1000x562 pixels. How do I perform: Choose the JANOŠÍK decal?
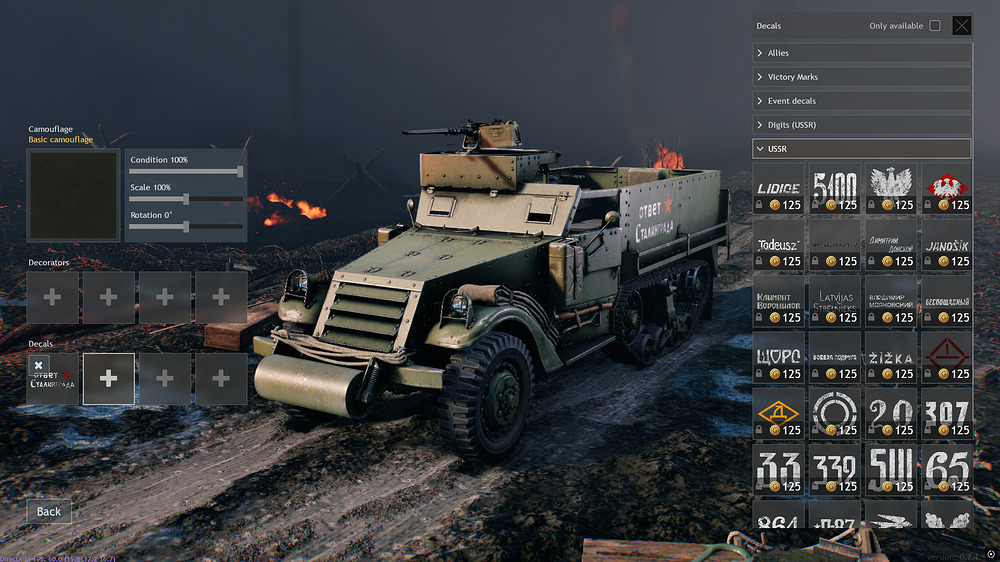946,245
